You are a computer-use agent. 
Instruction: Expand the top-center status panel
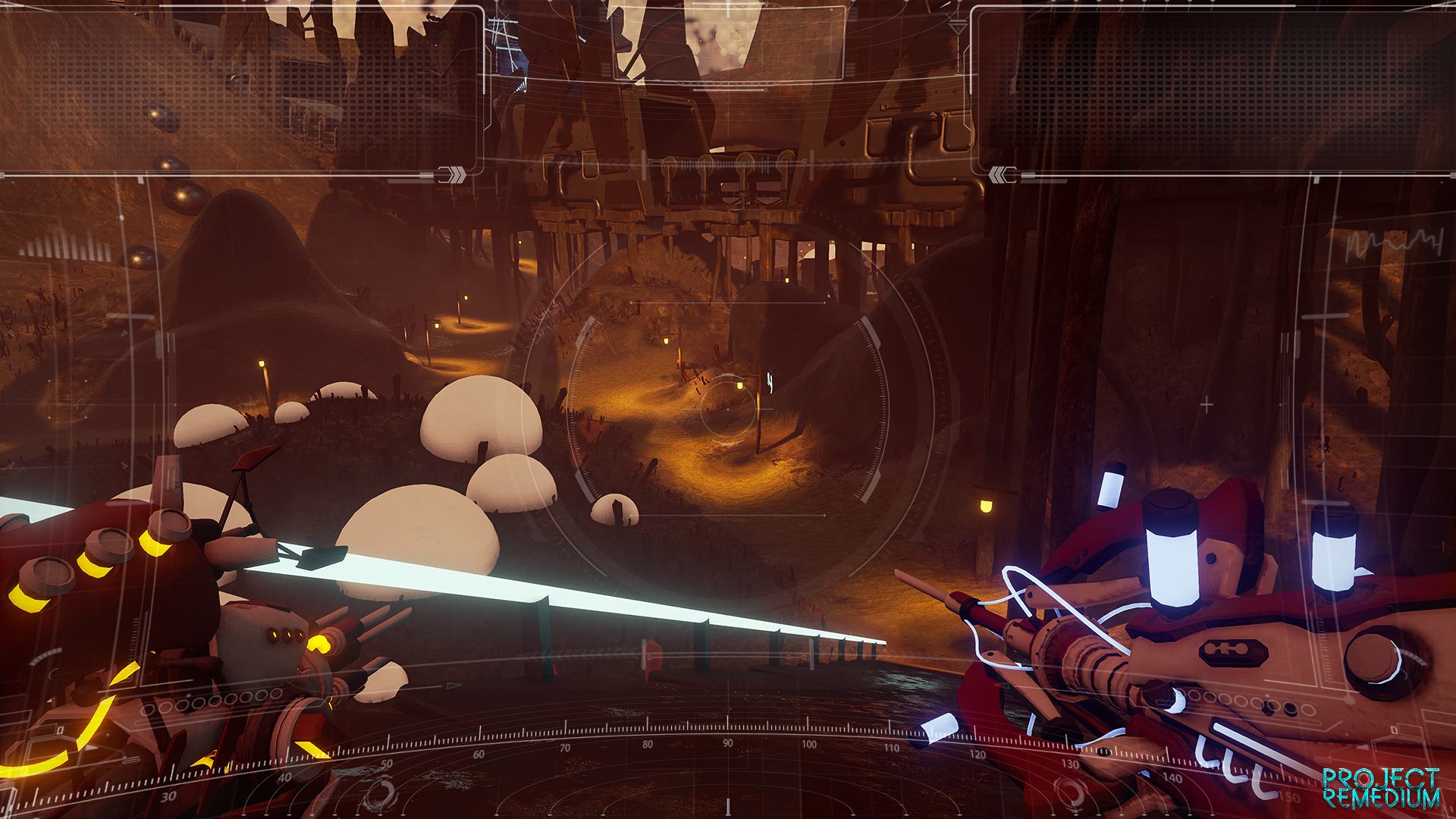point(728,42)
